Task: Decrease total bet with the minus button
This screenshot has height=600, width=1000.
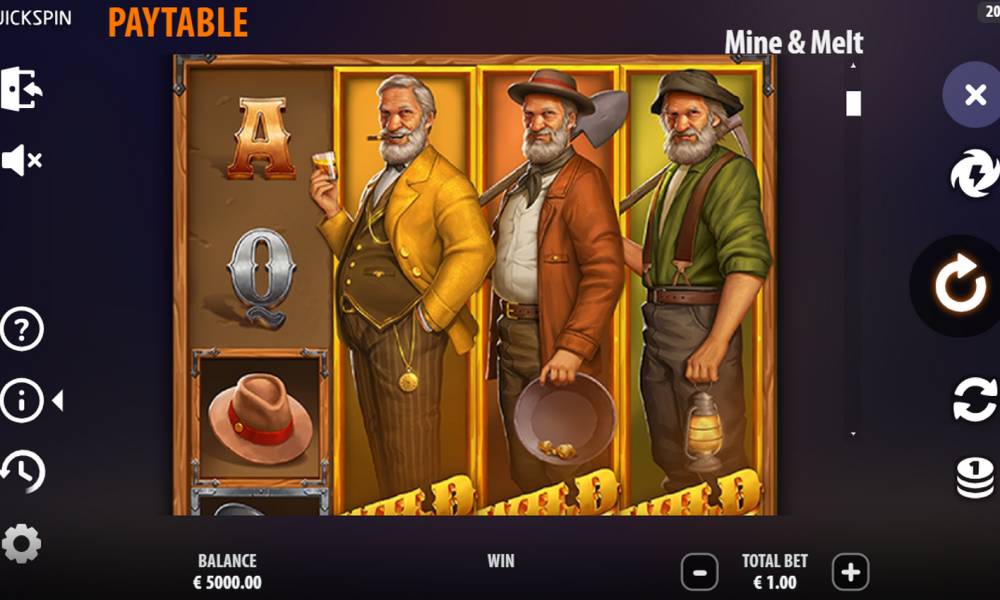Action: [x=699, y=573]
